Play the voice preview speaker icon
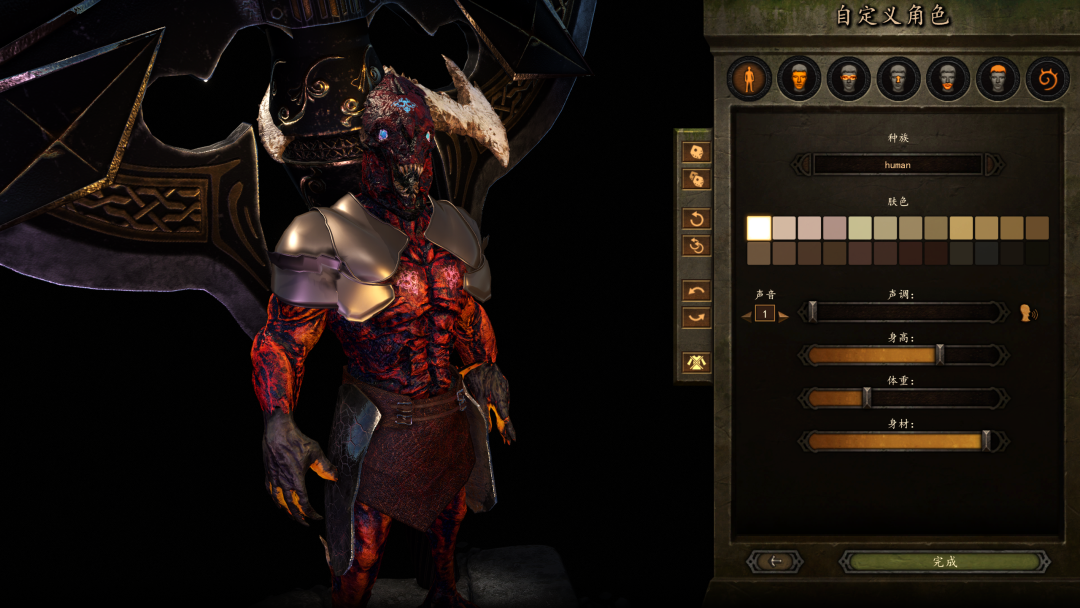This screenshot has width=1080, height=608. [x=1027, y=313]
